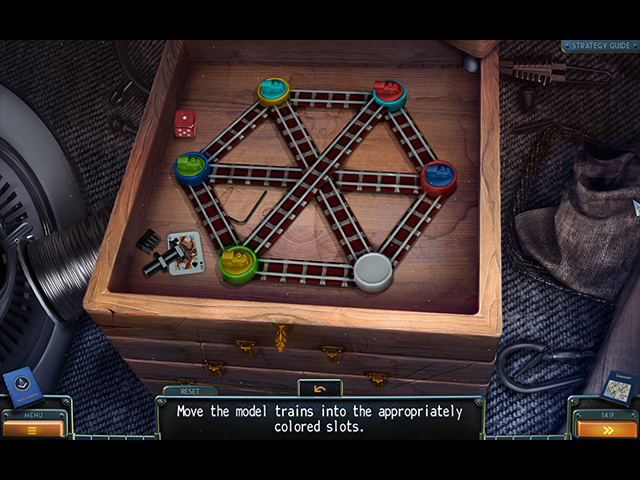Select the yellow train on the green slot
Image resolution: width=640 pixels, height=480 pixels.
tap(238, 263)
